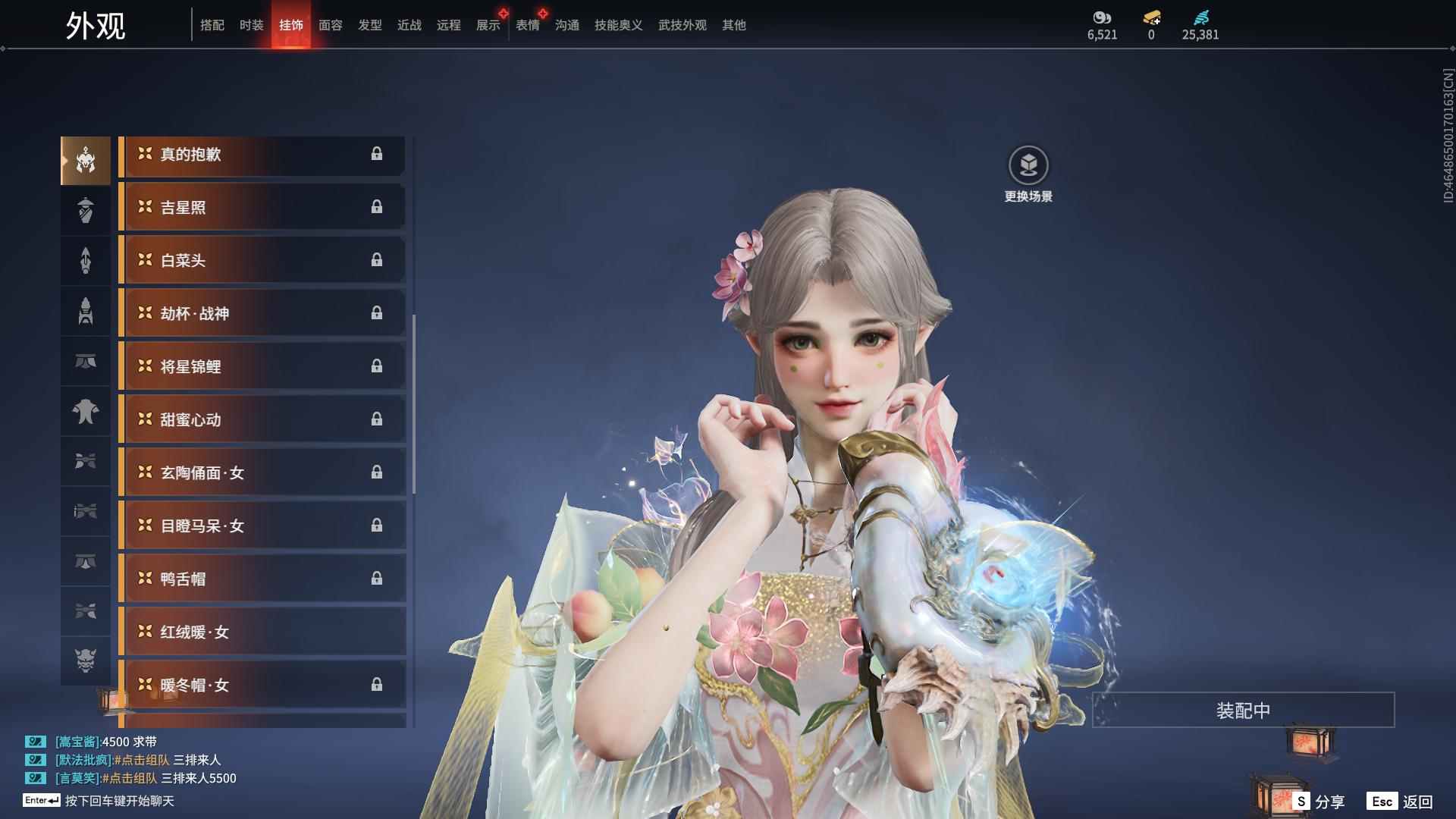
Task: Switch to the 时装 tab
Action: [251, 25]
